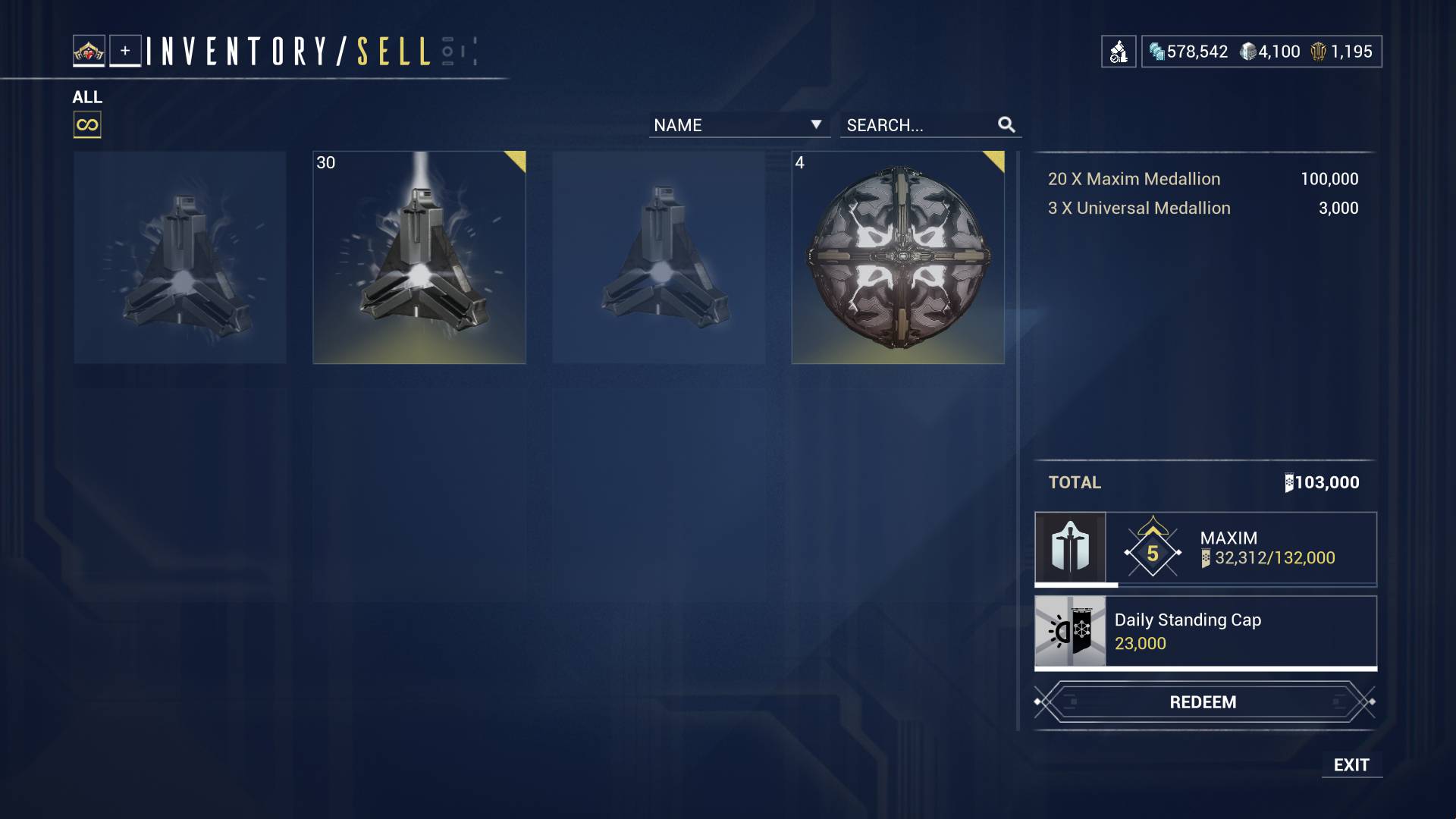1456x819 pixels.
Task: Click the icon left of credits display
Action: point(1119,52)
